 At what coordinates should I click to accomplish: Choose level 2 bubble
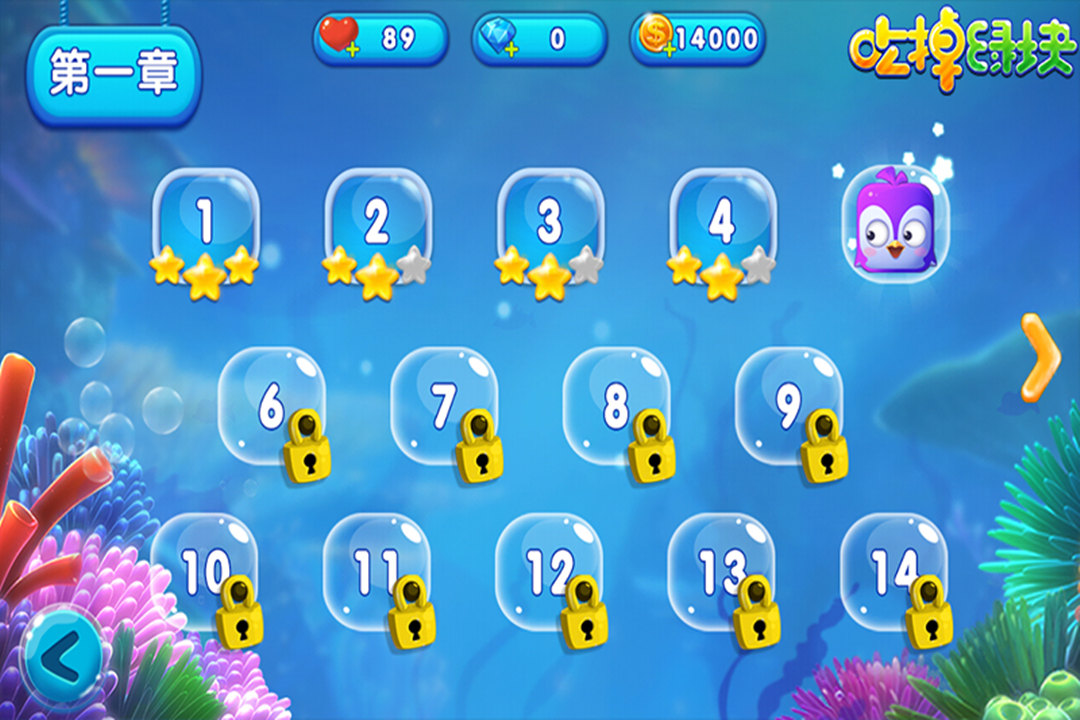point(377,222)
